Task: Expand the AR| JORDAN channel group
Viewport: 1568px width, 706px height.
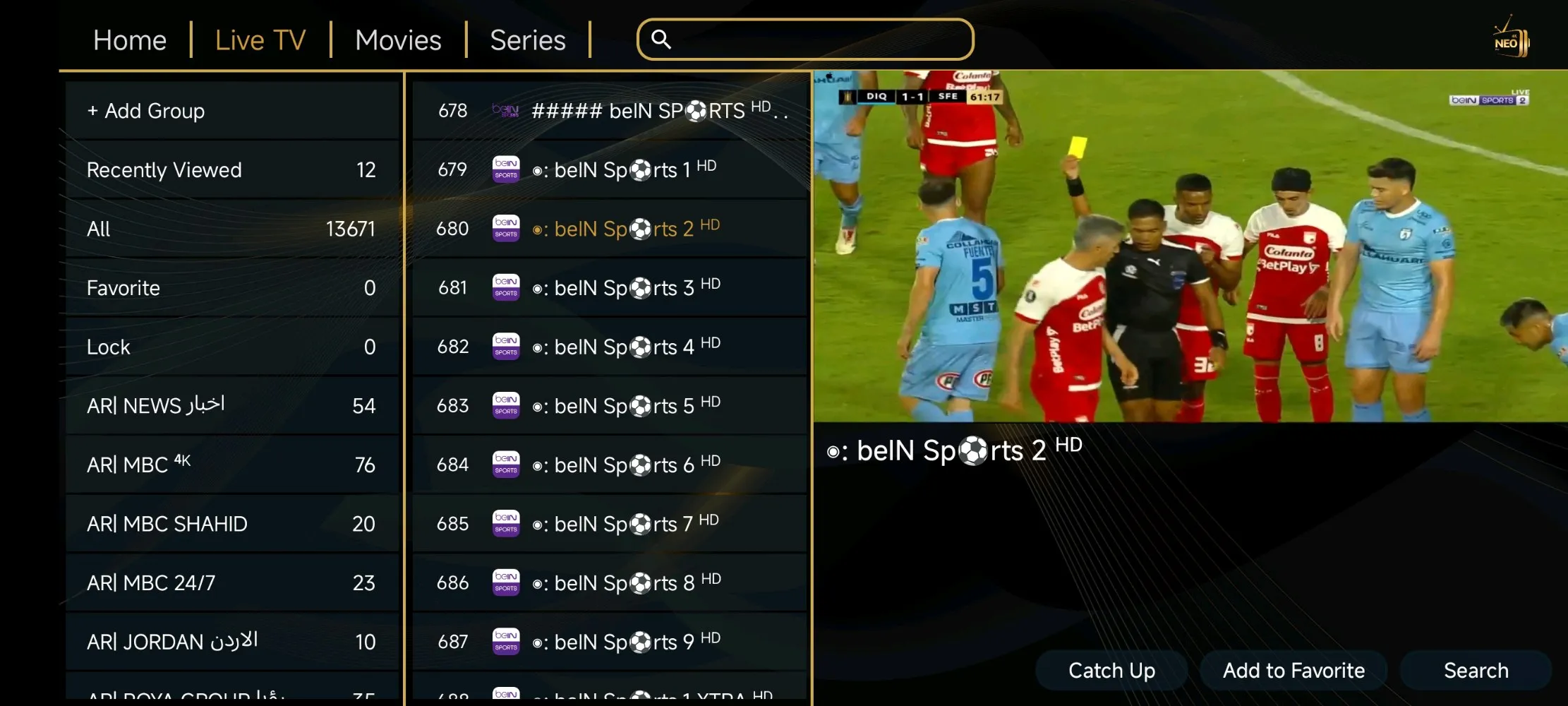Action: pos(233,641)
